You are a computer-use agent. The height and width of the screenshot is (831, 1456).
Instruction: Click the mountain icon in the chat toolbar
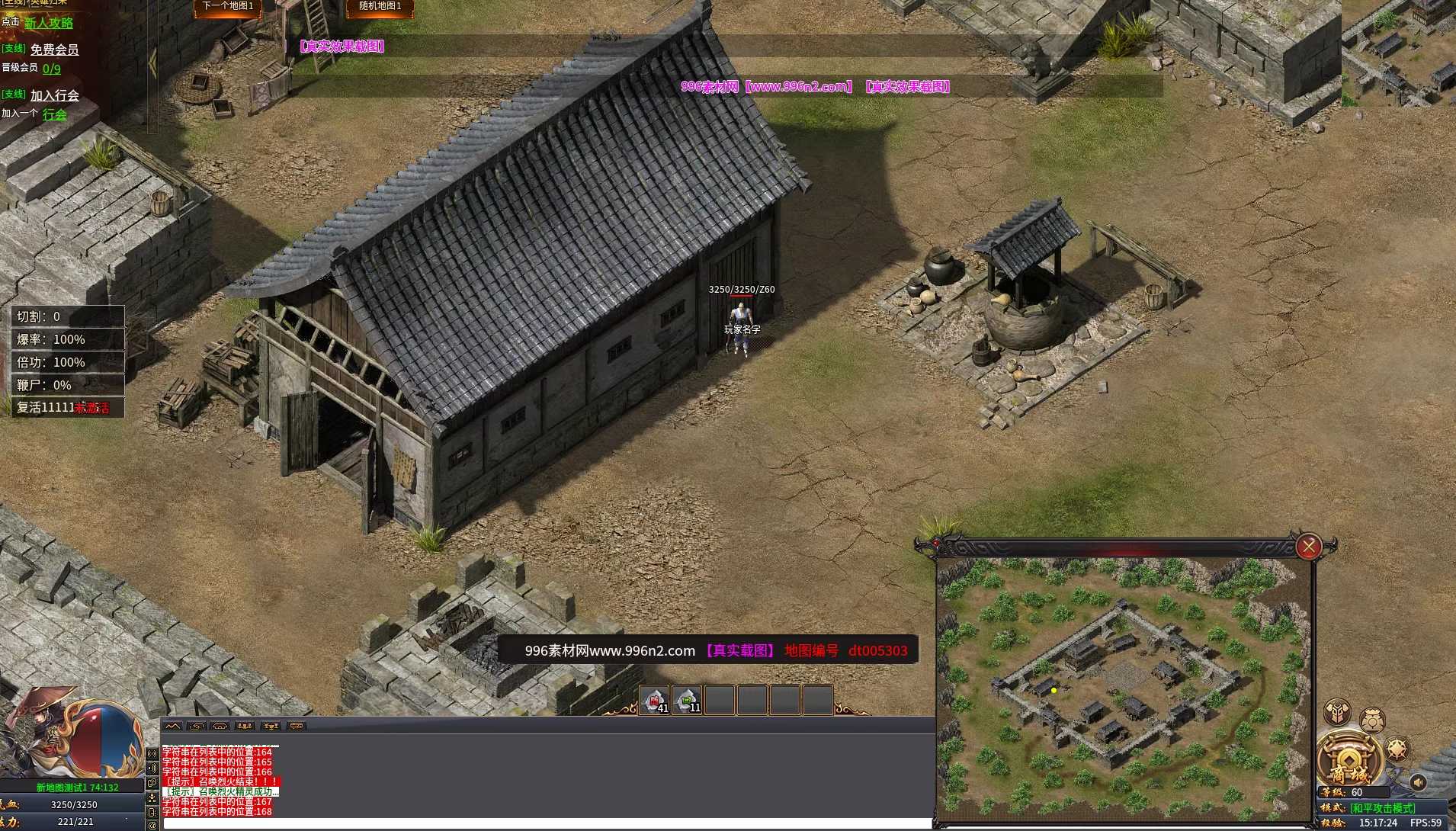[173, 726]
